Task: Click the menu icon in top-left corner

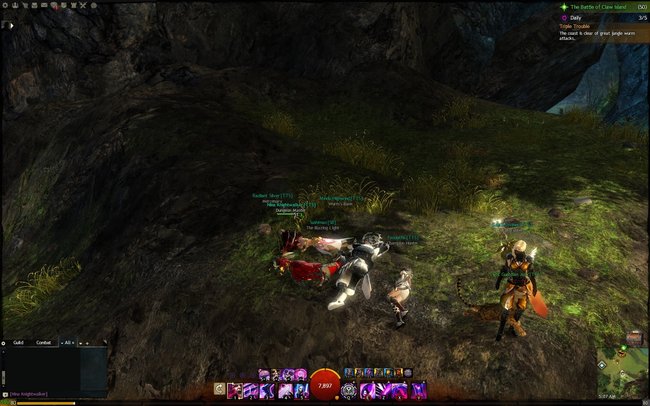Action: 11,25
